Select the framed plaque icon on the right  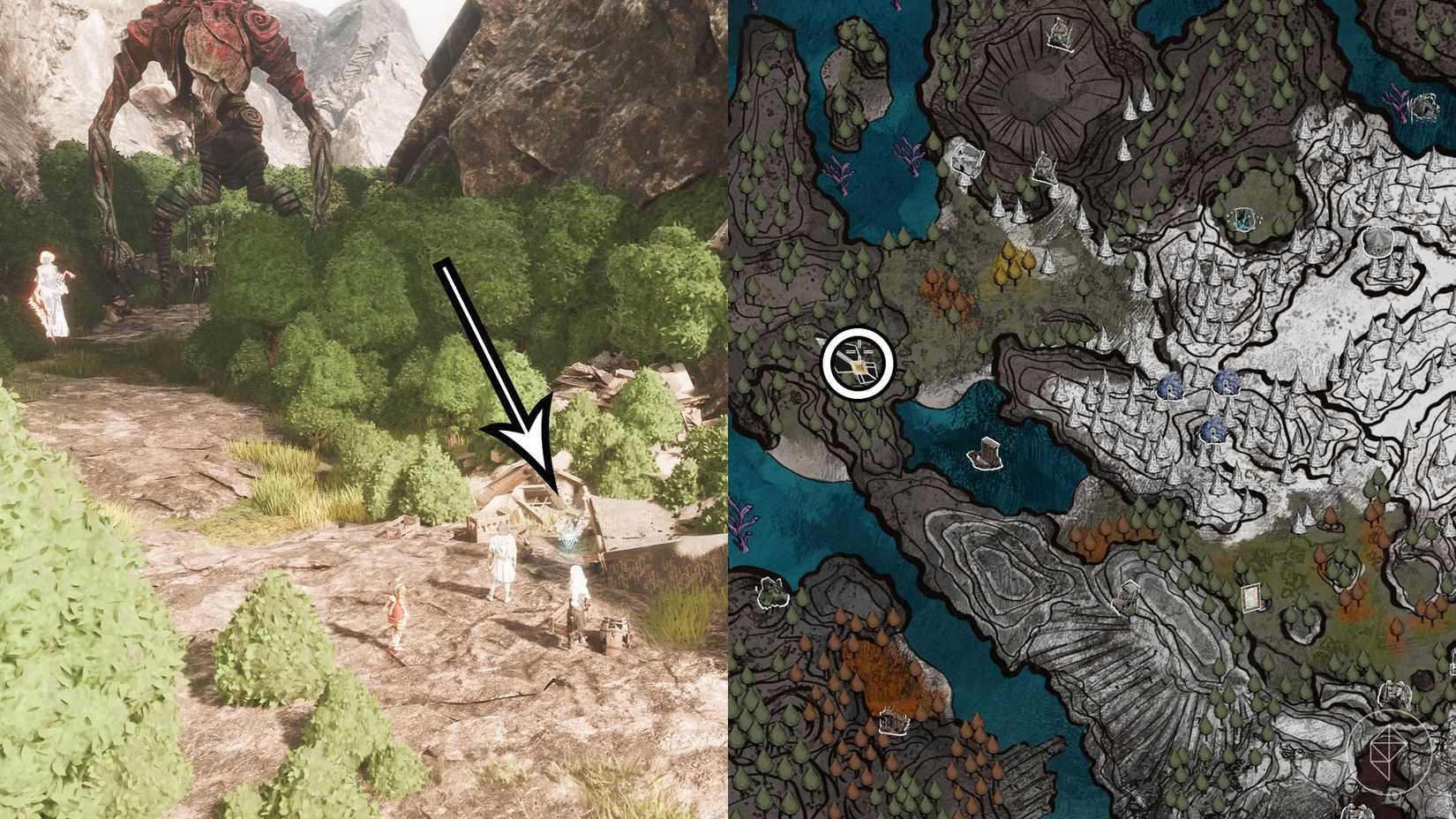coord(1252,597)
